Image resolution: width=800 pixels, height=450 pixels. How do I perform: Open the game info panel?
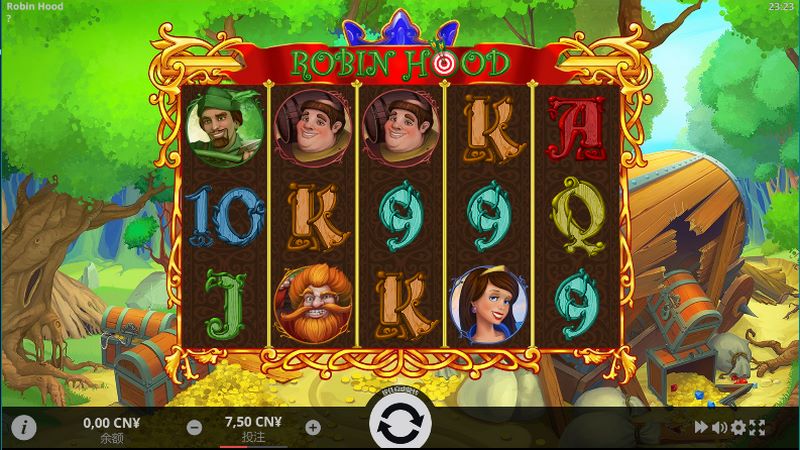[23, 428]
